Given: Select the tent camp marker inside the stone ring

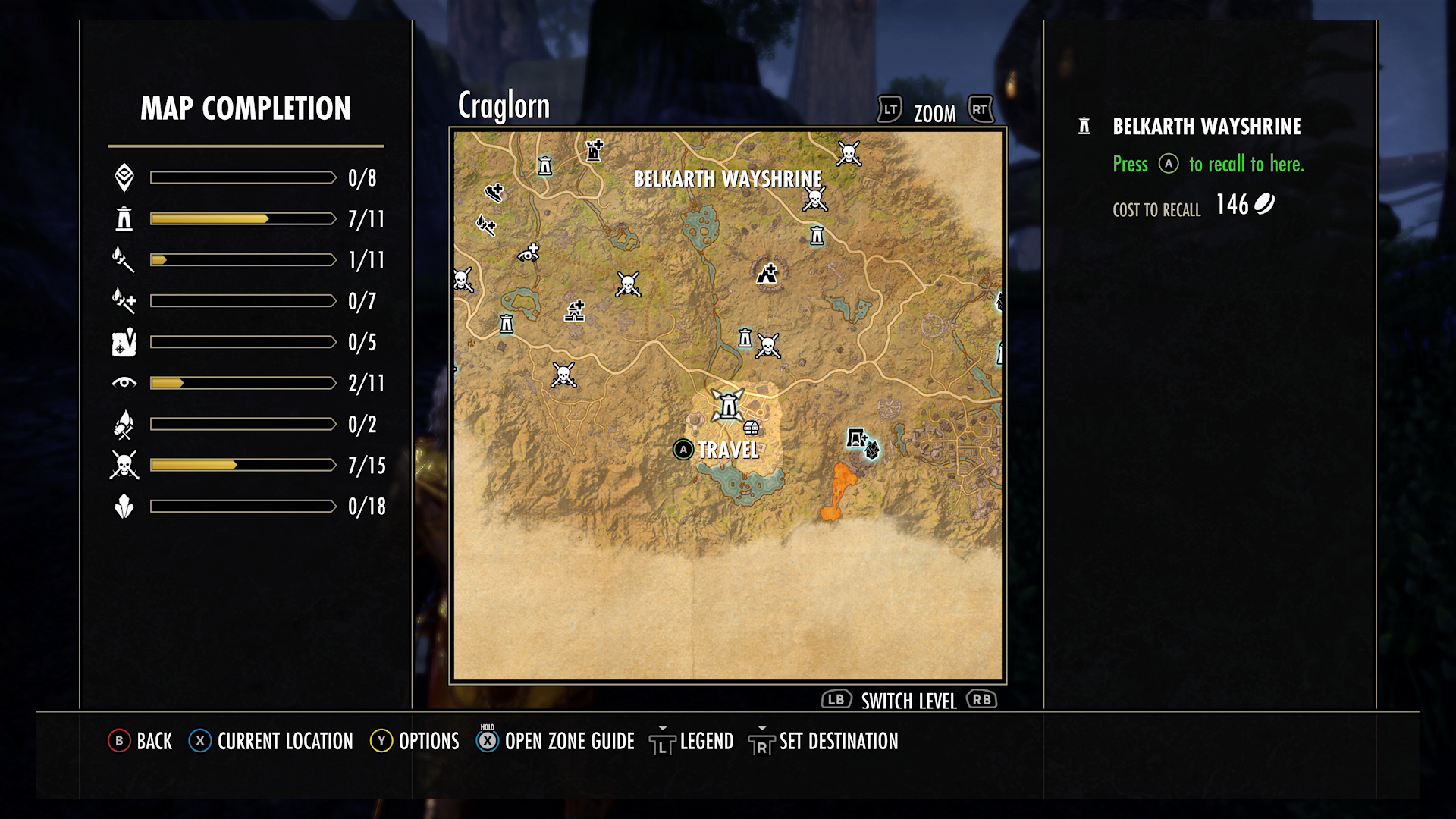Looking at the screenshot, I should tap(767, 273).
